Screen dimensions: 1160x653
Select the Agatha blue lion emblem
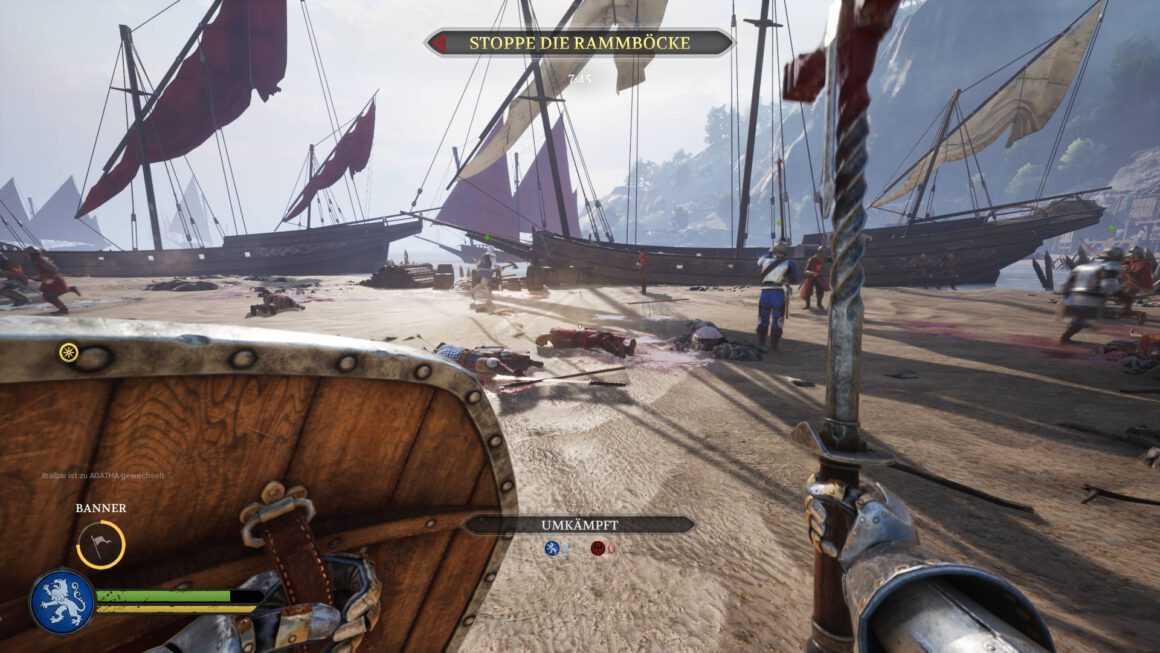62,601
